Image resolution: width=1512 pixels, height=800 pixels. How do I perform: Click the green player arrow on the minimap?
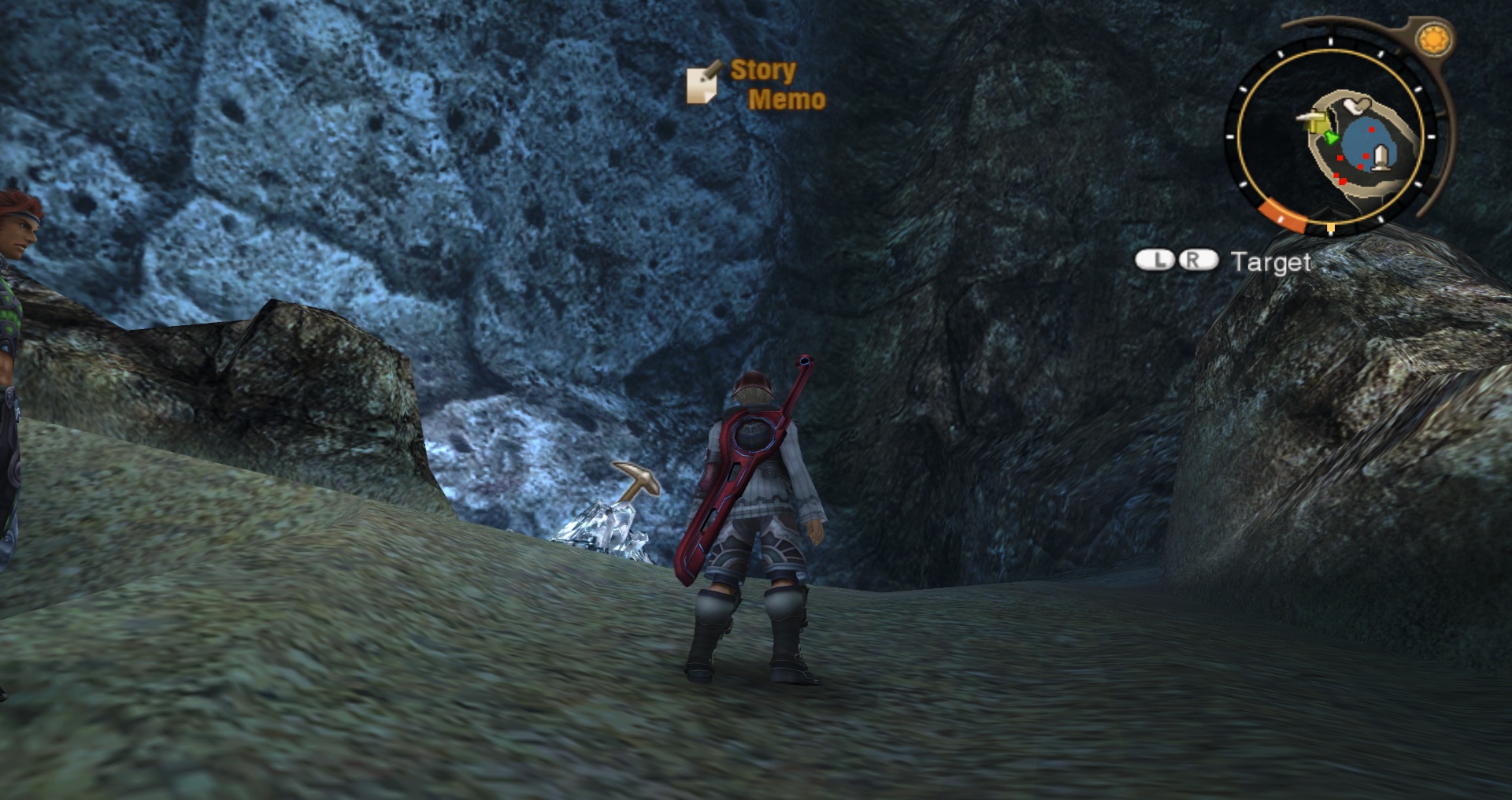click(1331, 138)
